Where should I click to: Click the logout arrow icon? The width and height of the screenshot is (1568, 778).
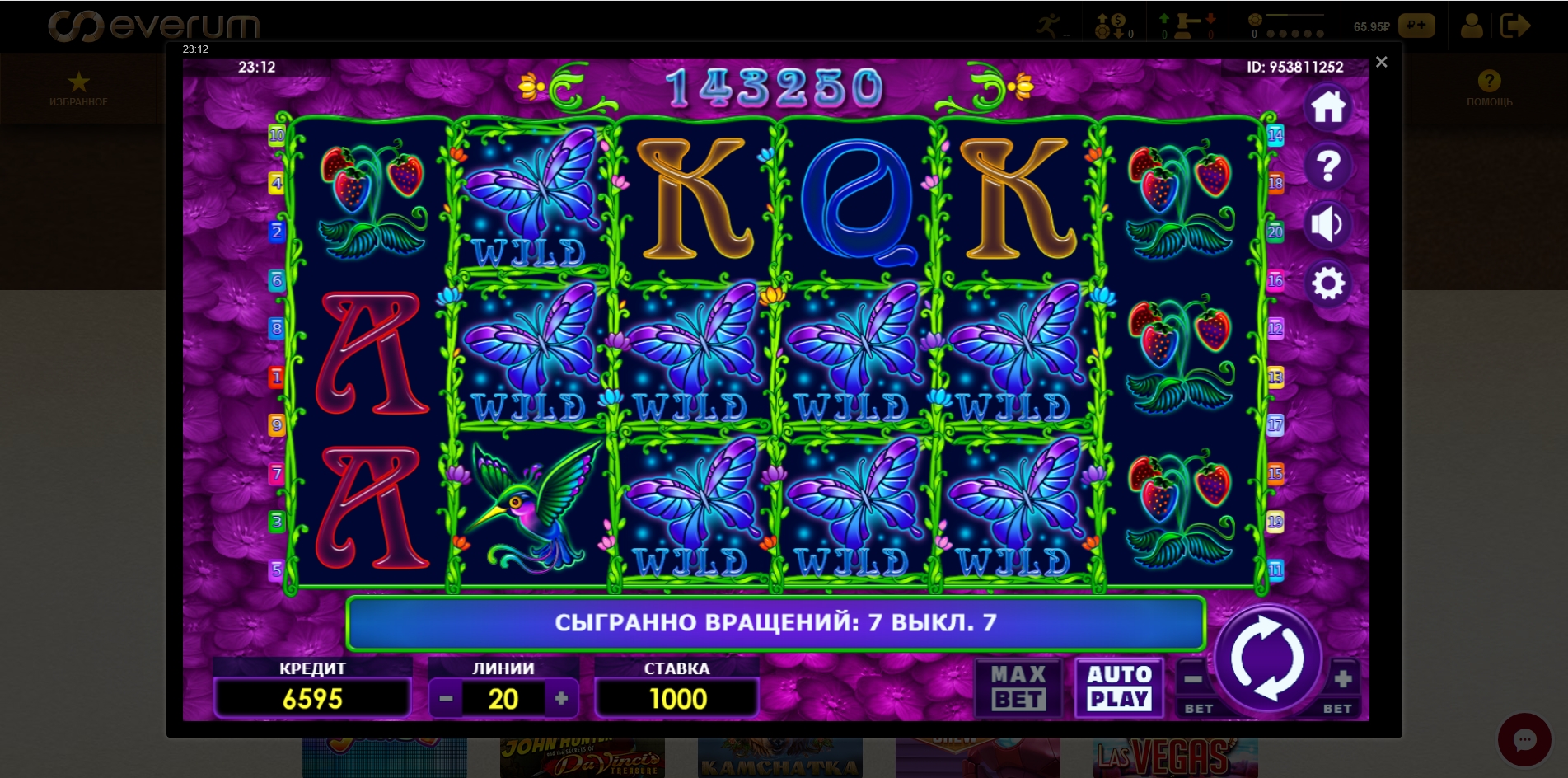click(x=1516, y=26)
